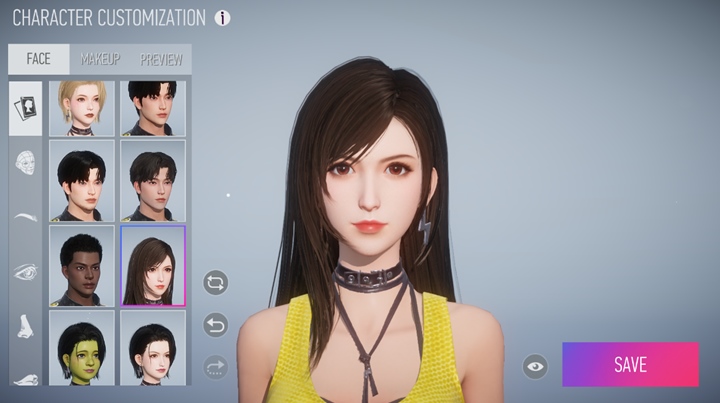Pick the dark-skinned man face preset
This screenshot has height=403, width=720.
point(85,266)
